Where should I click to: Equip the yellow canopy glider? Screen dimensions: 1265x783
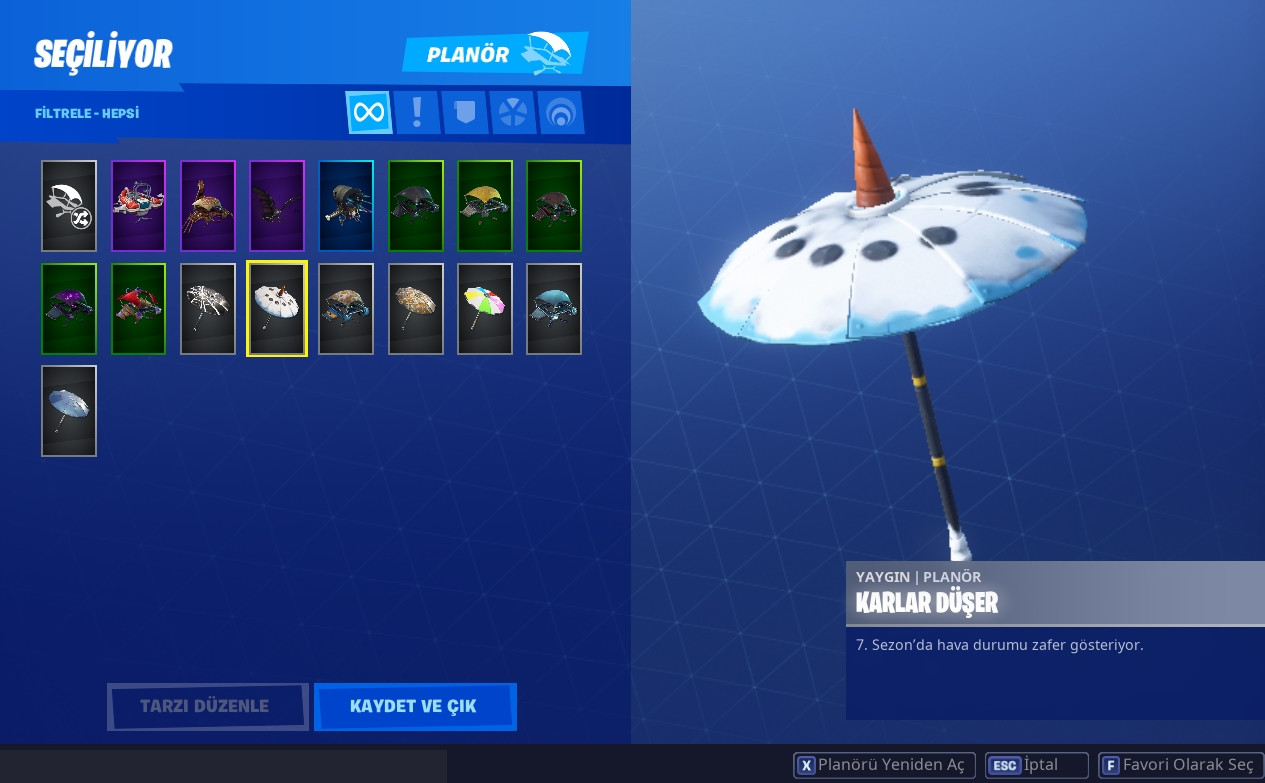485,206
